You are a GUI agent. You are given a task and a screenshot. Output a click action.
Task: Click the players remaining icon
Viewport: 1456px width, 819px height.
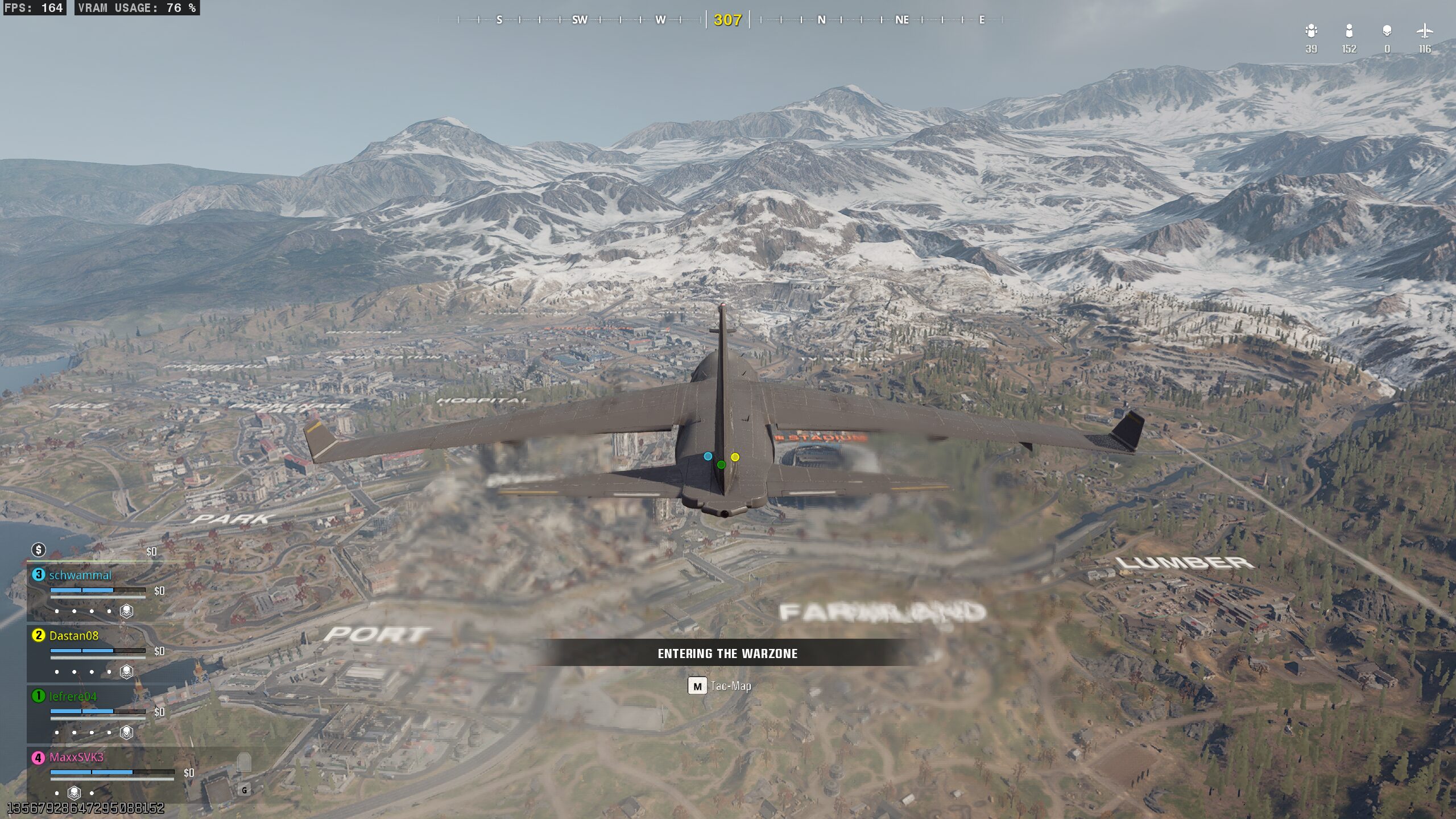point(1349,31)
